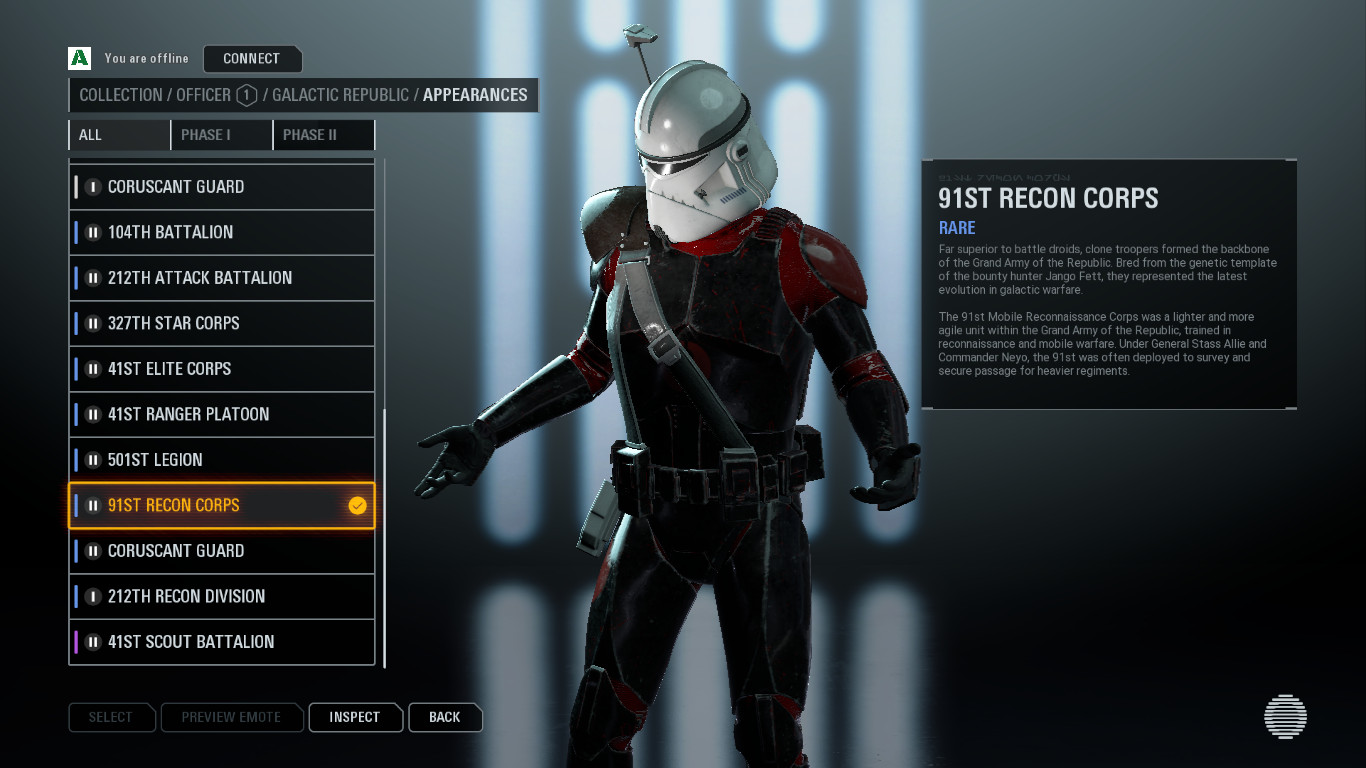The image size is (1366, 768).
Task: Click the Phase I icon beside Coruscant Guard
Action: point(91,187)
